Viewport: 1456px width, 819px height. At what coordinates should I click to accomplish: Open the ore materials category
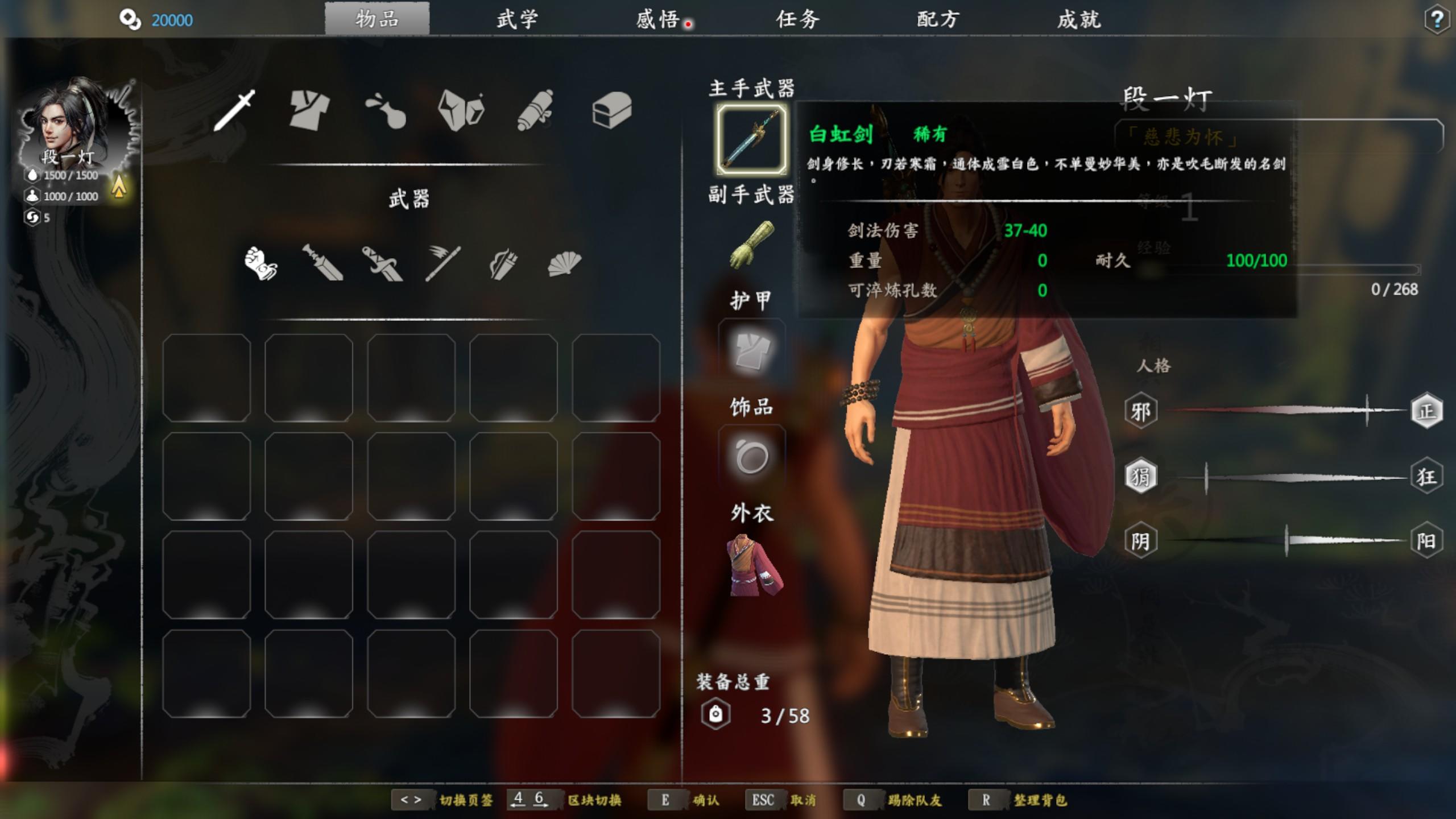(x=461, y=109)
